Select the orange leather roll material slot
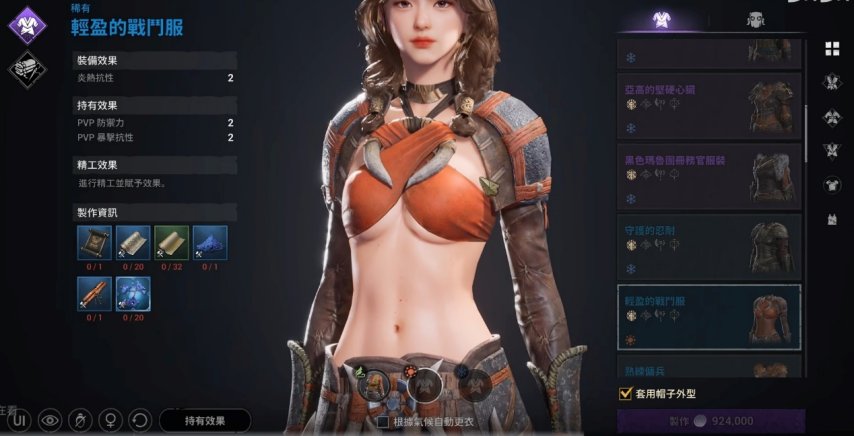 (93, 294)
